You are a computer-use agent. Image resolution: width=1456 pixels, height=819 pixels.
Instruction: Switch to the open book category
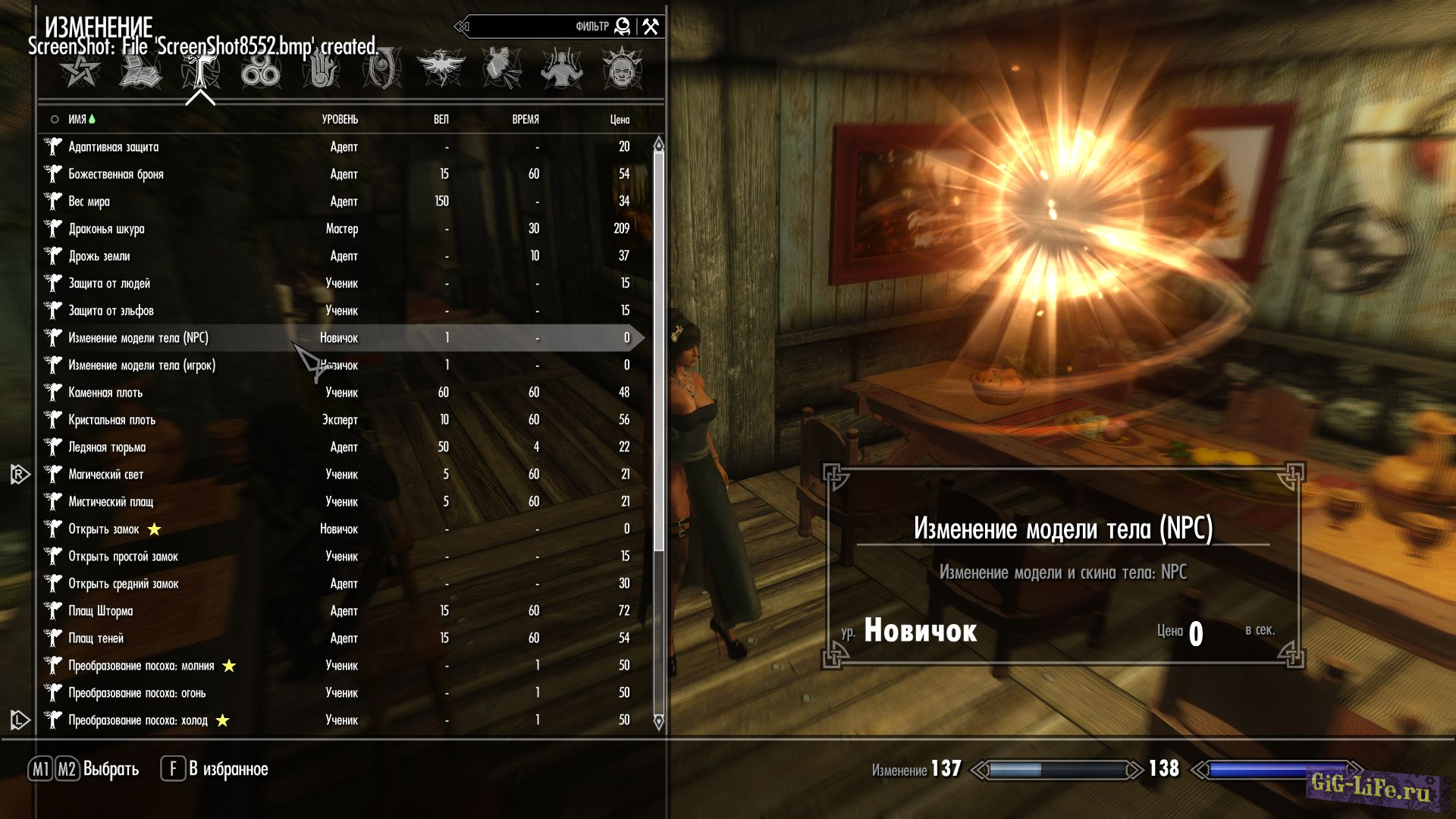tap(140, 71)
